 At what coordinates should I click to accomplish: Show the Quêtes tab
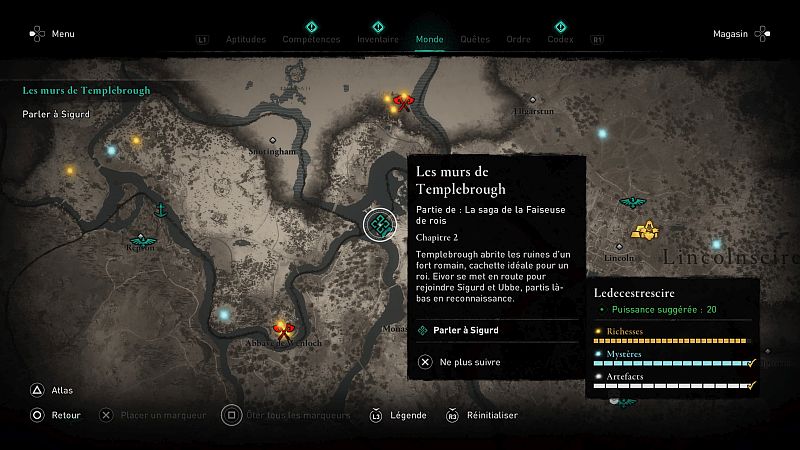(x=475, y=39)
